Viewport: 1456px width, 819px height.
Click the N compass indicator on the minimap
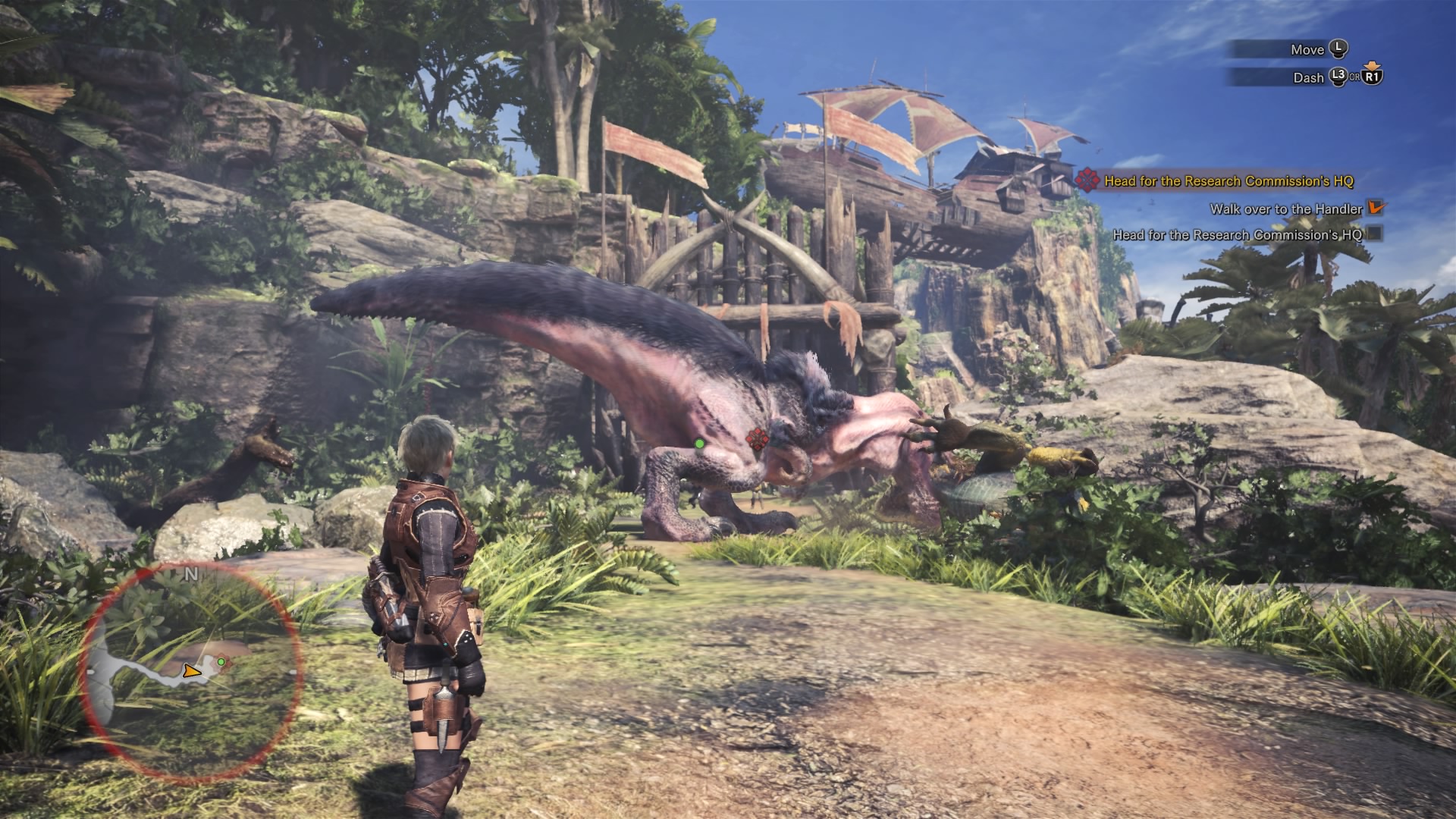[x=191, y=574]
